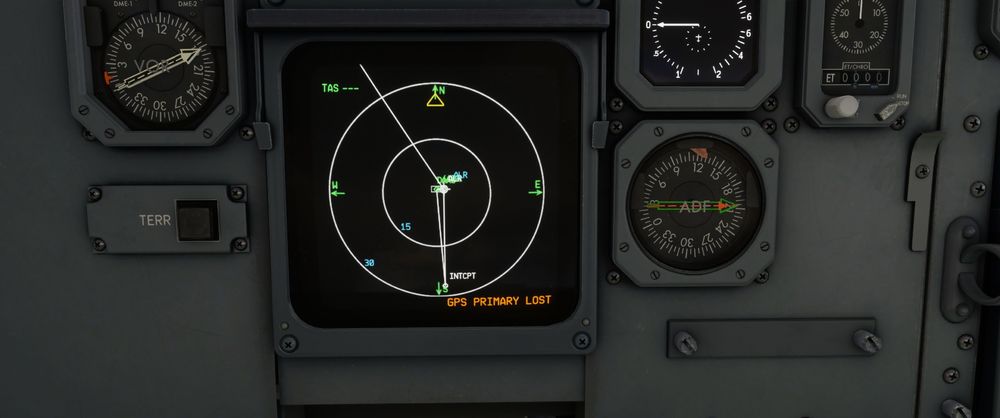Push the TERR terrain button
The height and width of the screenshot is (418, 1000).
[196, 221]
